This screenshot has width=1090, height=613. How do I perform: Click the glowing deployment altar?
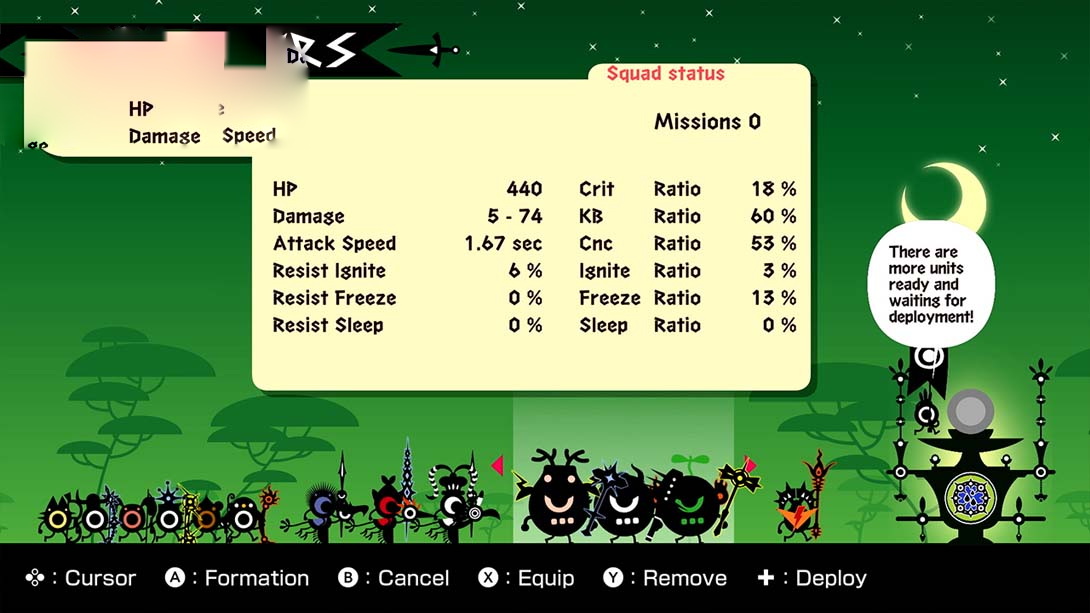pyautogui.click(x=968, y=480)
